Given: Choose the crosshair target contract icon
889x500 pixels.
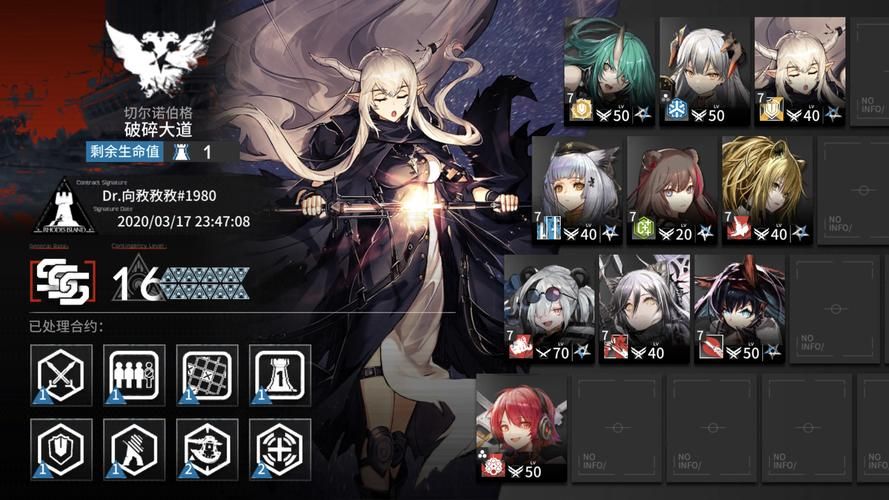Looking at the screenshot, I should point(280,449).
